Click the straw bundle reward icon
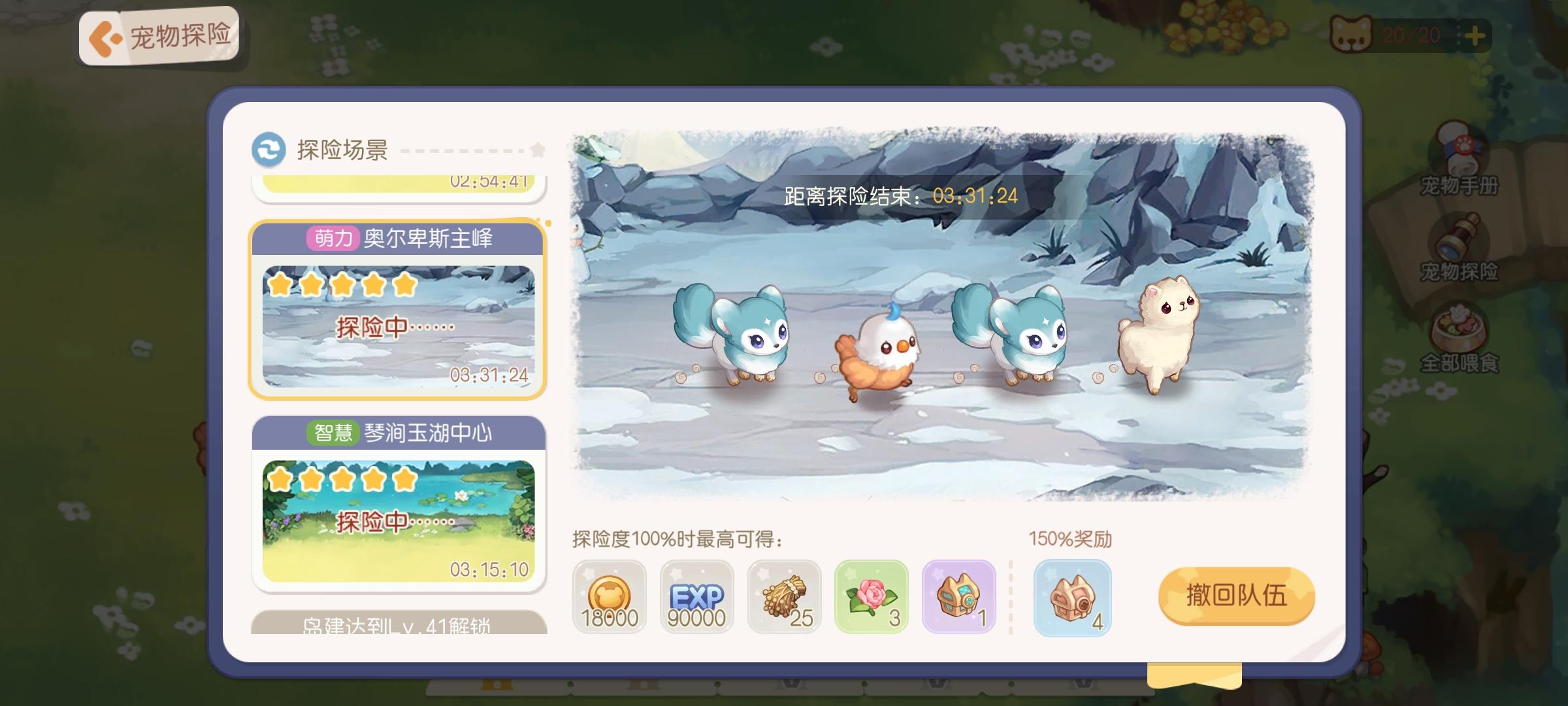The image size is (1568, 706). pyautogui.click(x=784, y=596)
